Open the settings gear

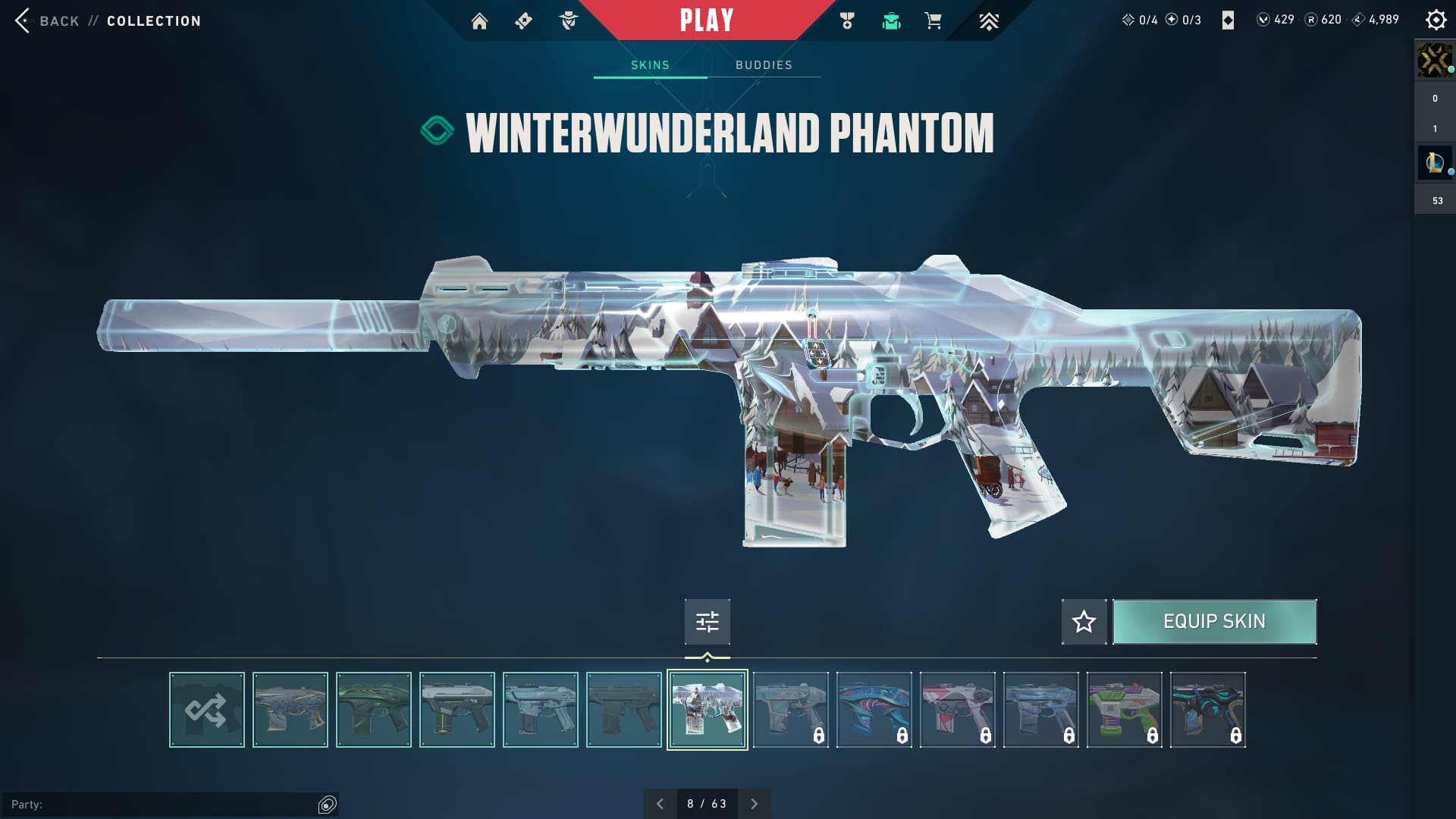click(x=1436, y=20)
